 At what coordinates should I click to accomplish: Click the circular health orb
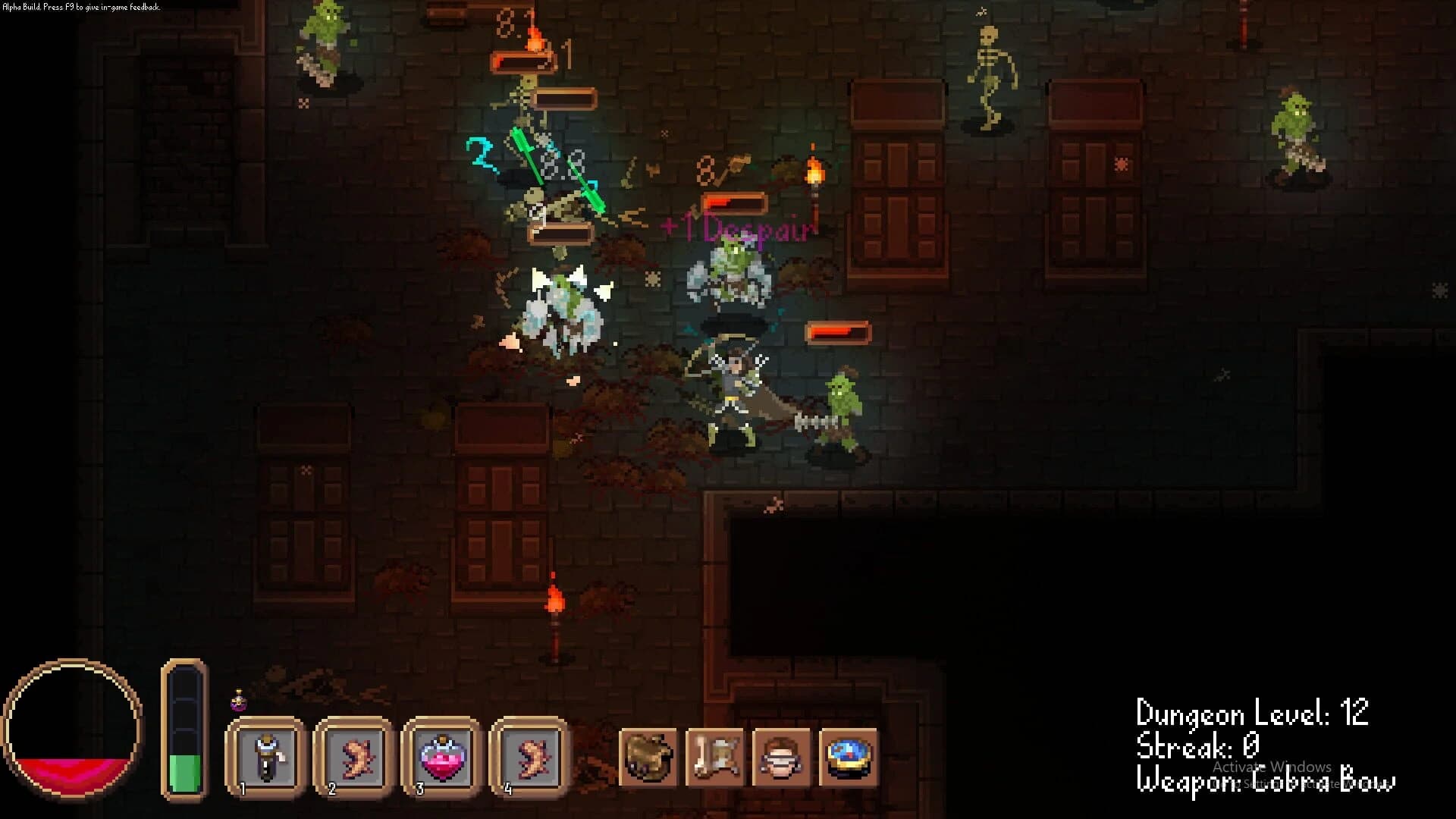[x=74, y=728]
